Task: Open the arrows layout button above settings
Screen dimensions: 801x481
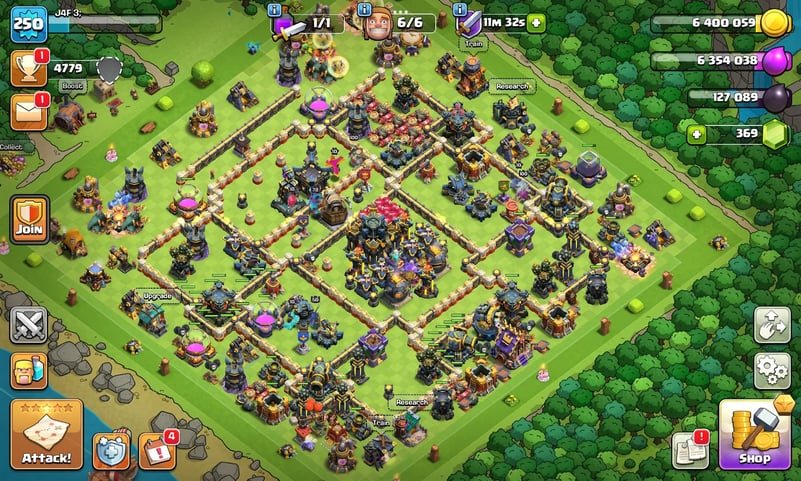Action: pos(771,324)
